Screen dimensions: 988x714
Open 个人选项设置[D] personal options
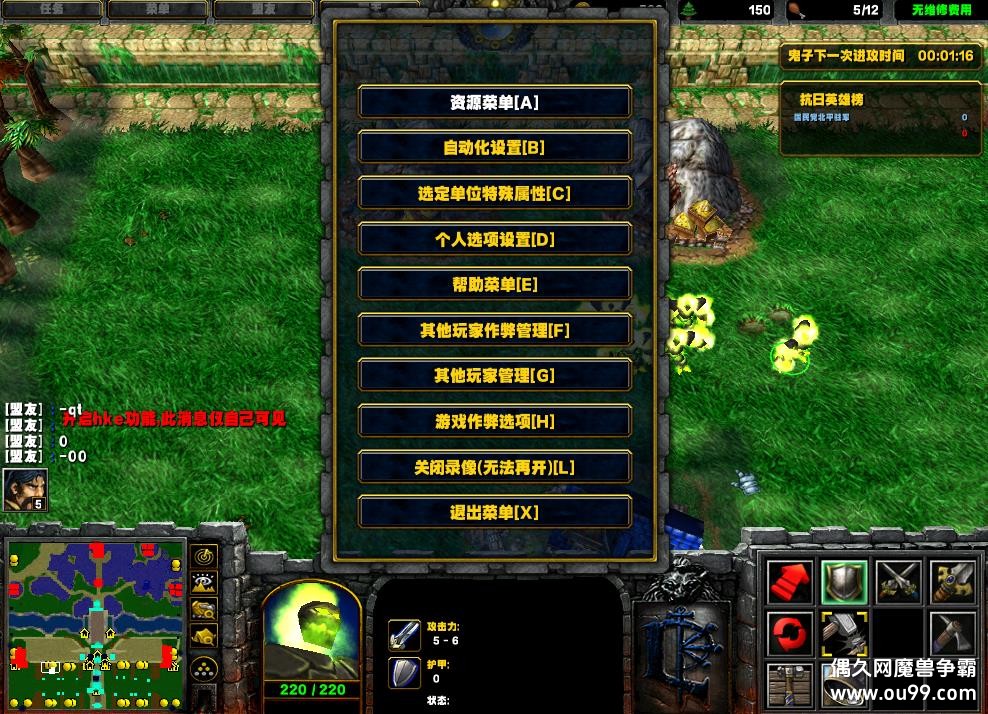tap(494, 239)
